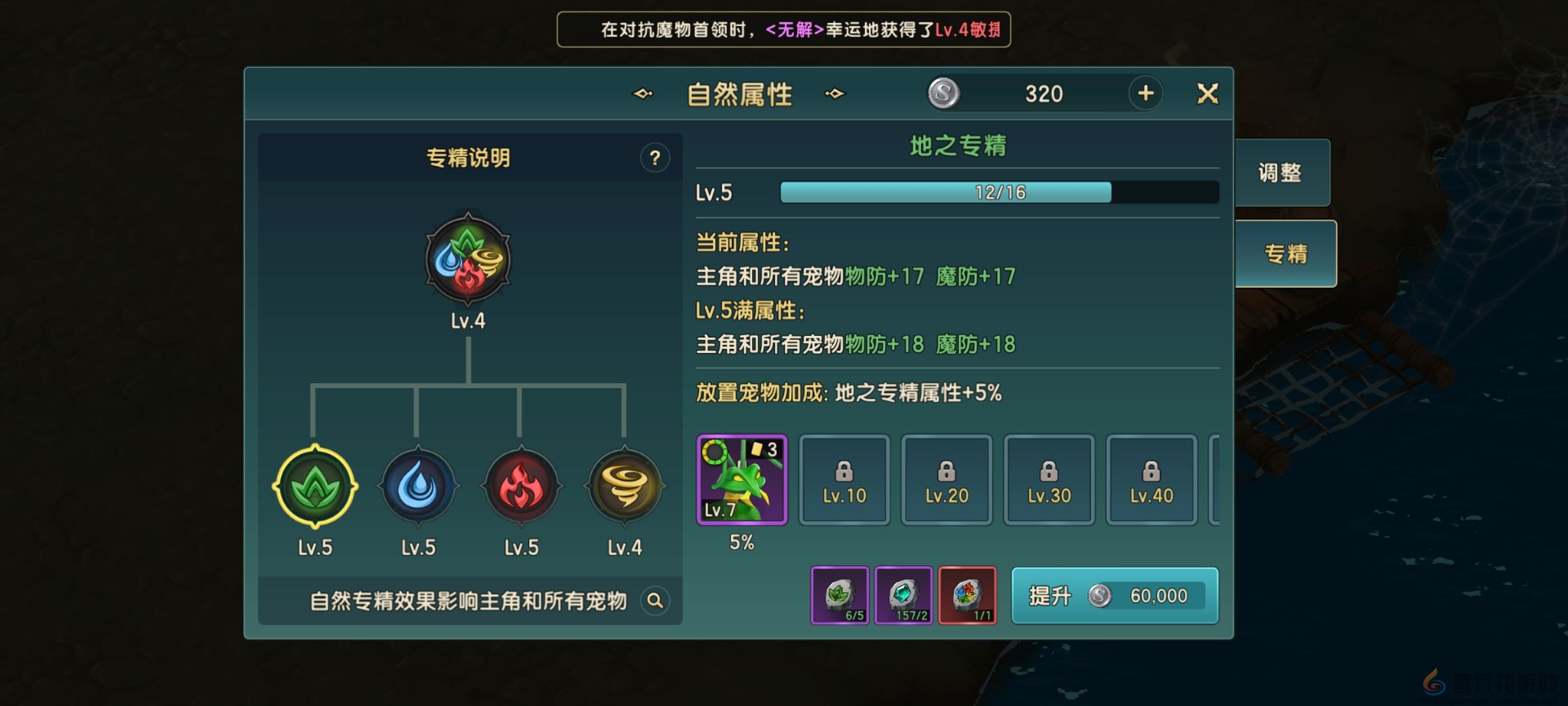Click the locked Lv.20 pet slot
The image size is (1568, 706).
pos(947,479)
